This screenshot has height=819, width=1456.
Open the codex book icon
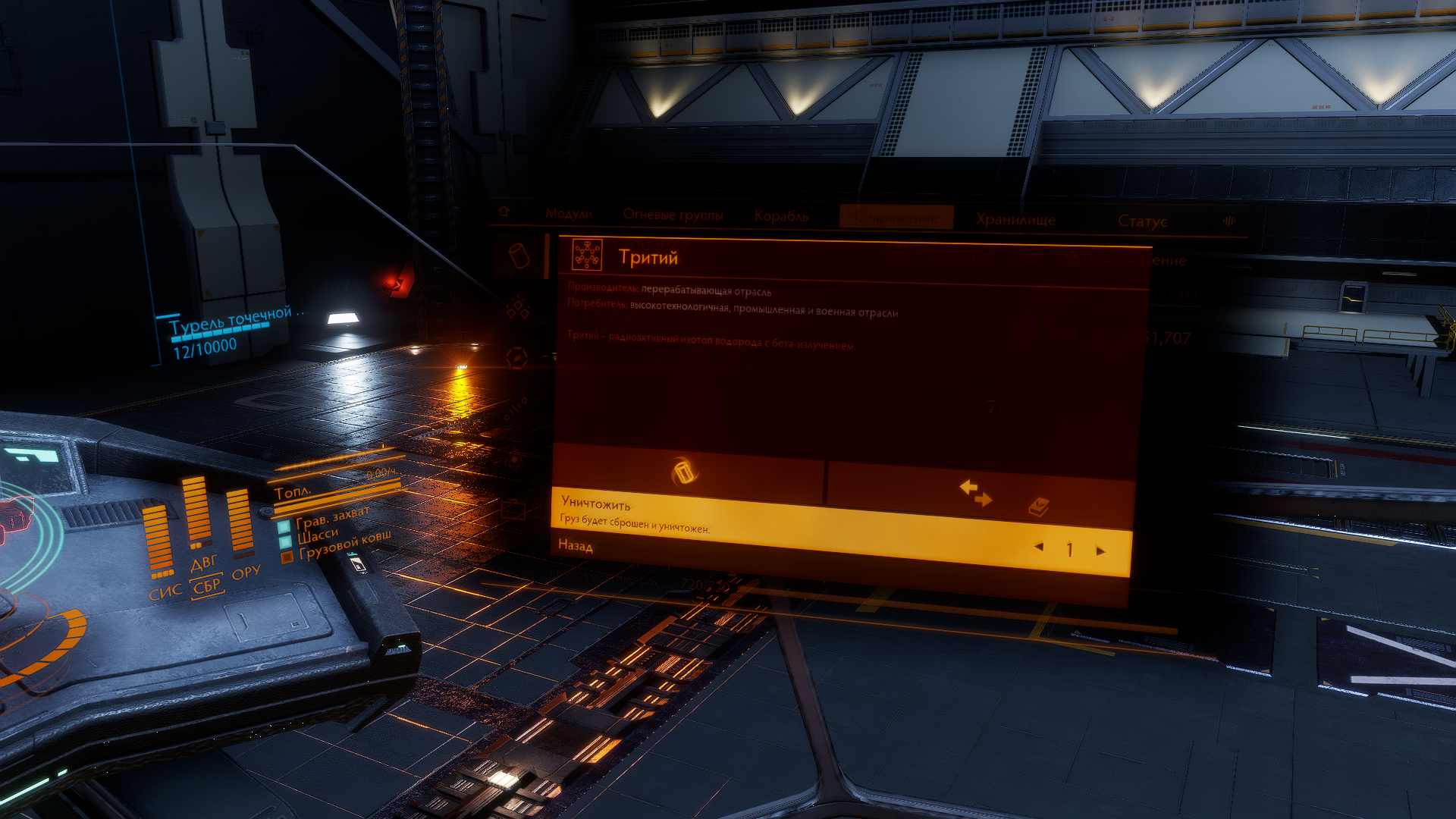(x=1038, y=507)
